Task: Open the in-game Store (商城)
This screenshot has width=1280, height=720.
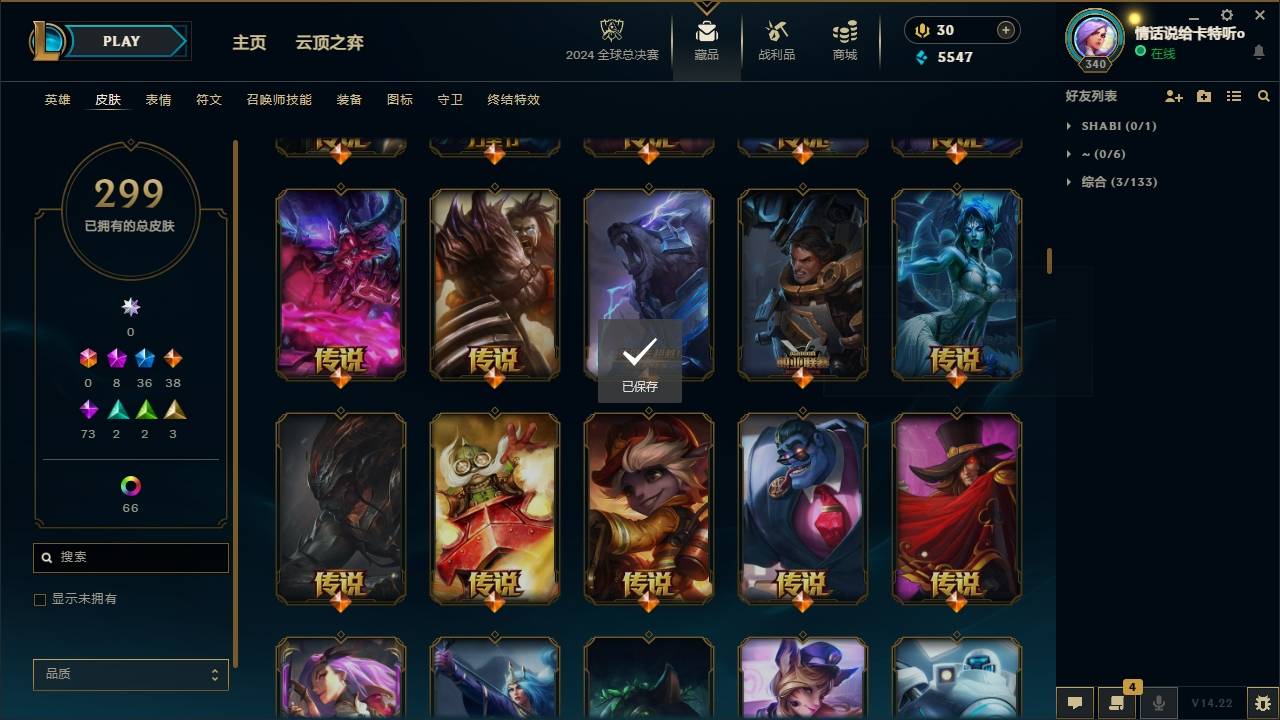Action: (x=843, y=40)
